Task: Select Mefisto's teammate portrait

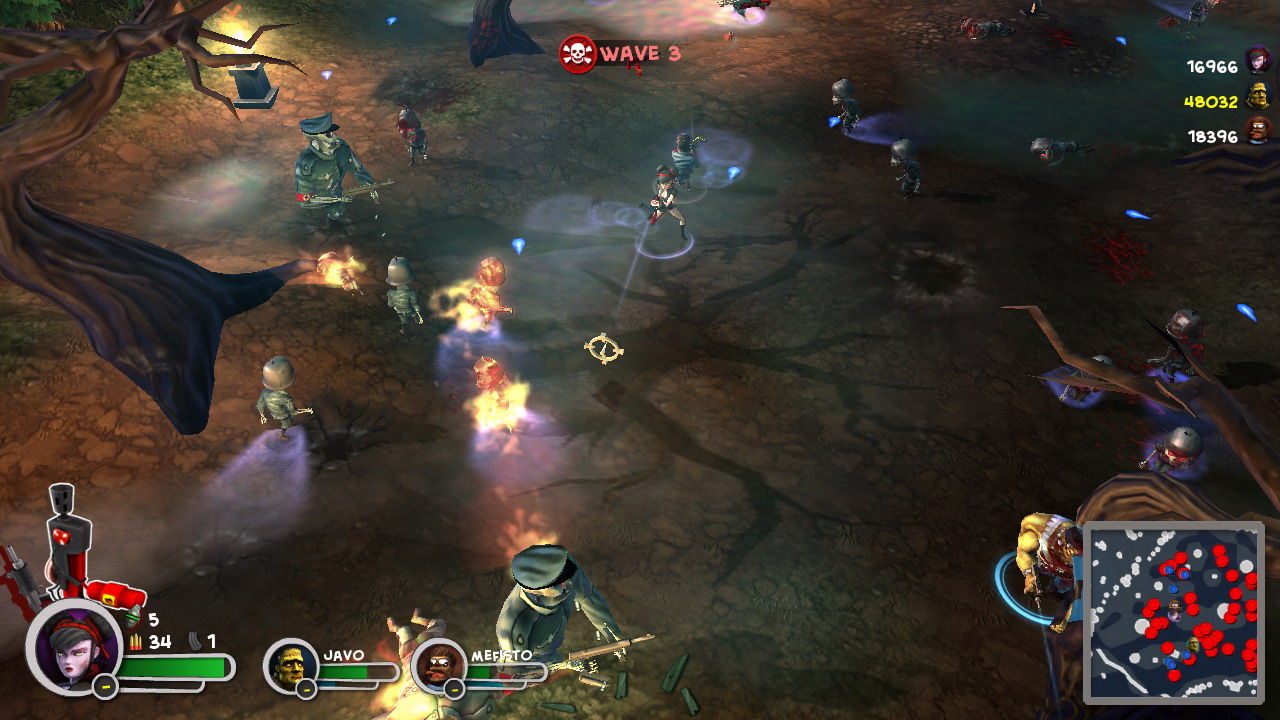Action: click(438, 666)
